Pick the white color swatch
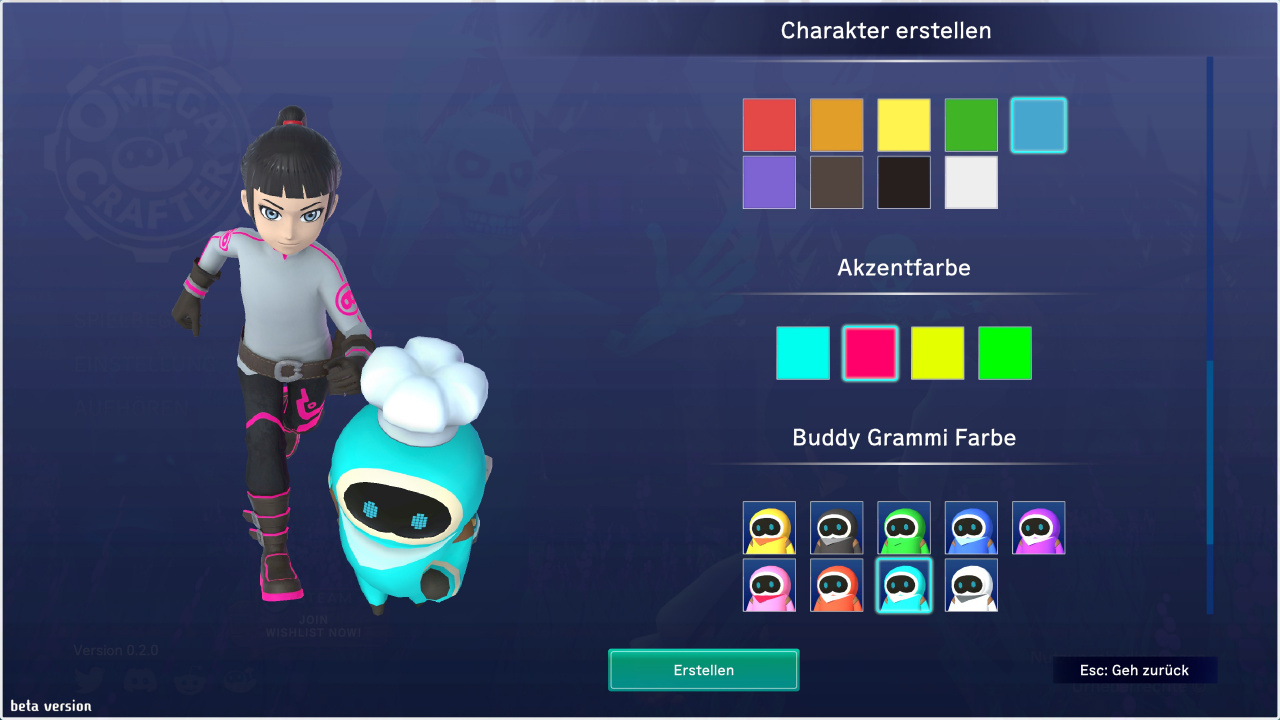The image size is (1280, 720). click(x=971, y=182)
